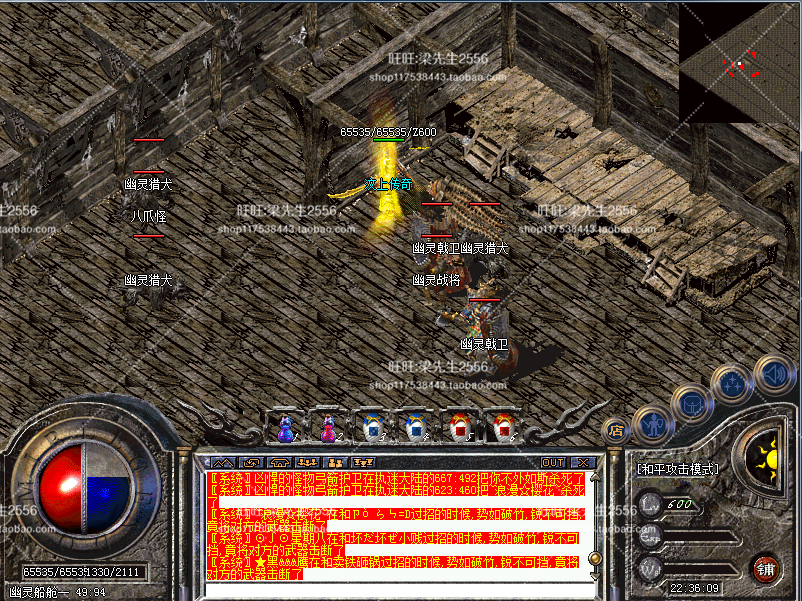Open the character equipment panel

(x=653, y=423)
